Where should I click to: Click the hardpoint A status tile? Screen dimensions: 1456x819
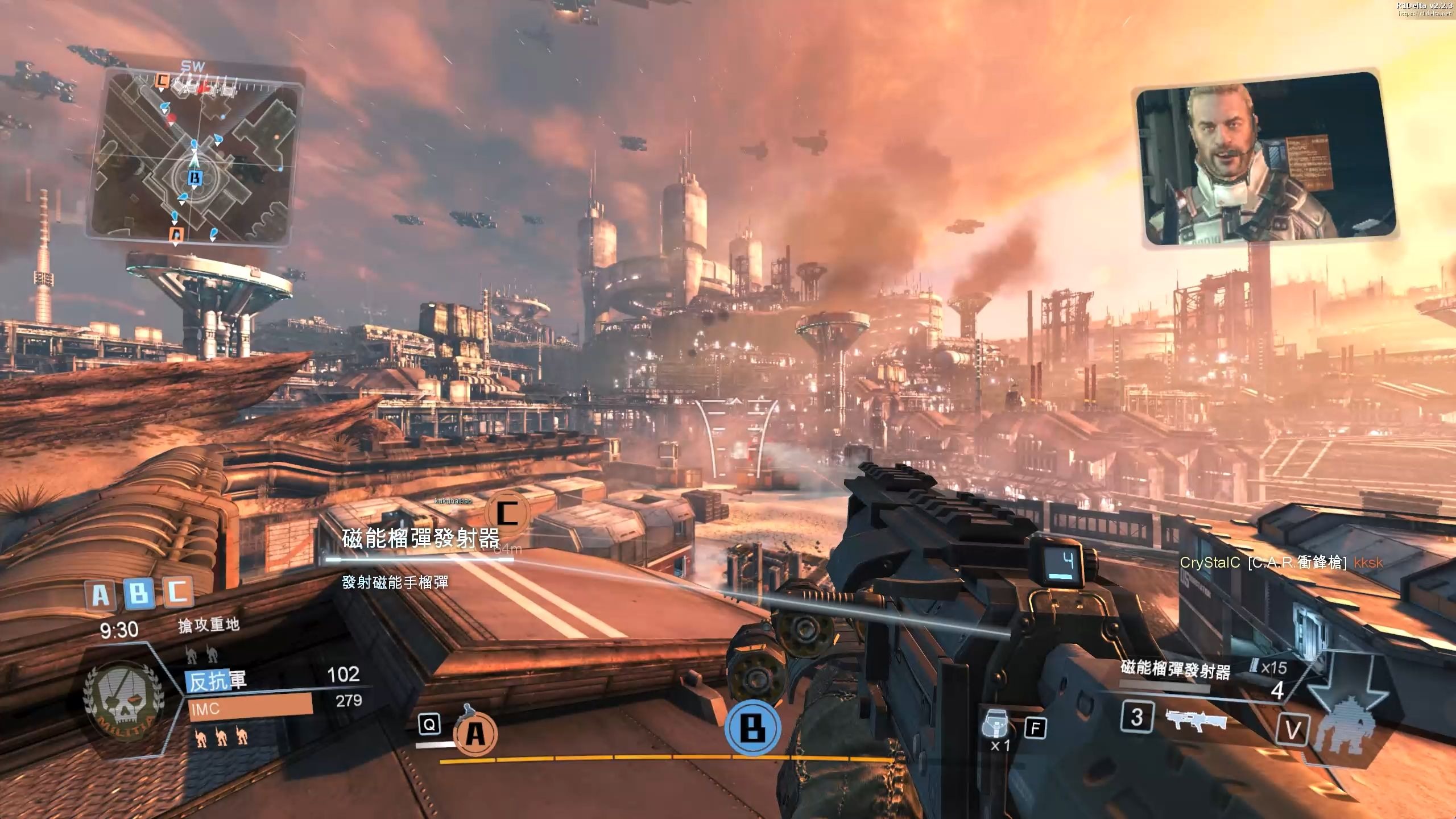click(x=100, y=595)
